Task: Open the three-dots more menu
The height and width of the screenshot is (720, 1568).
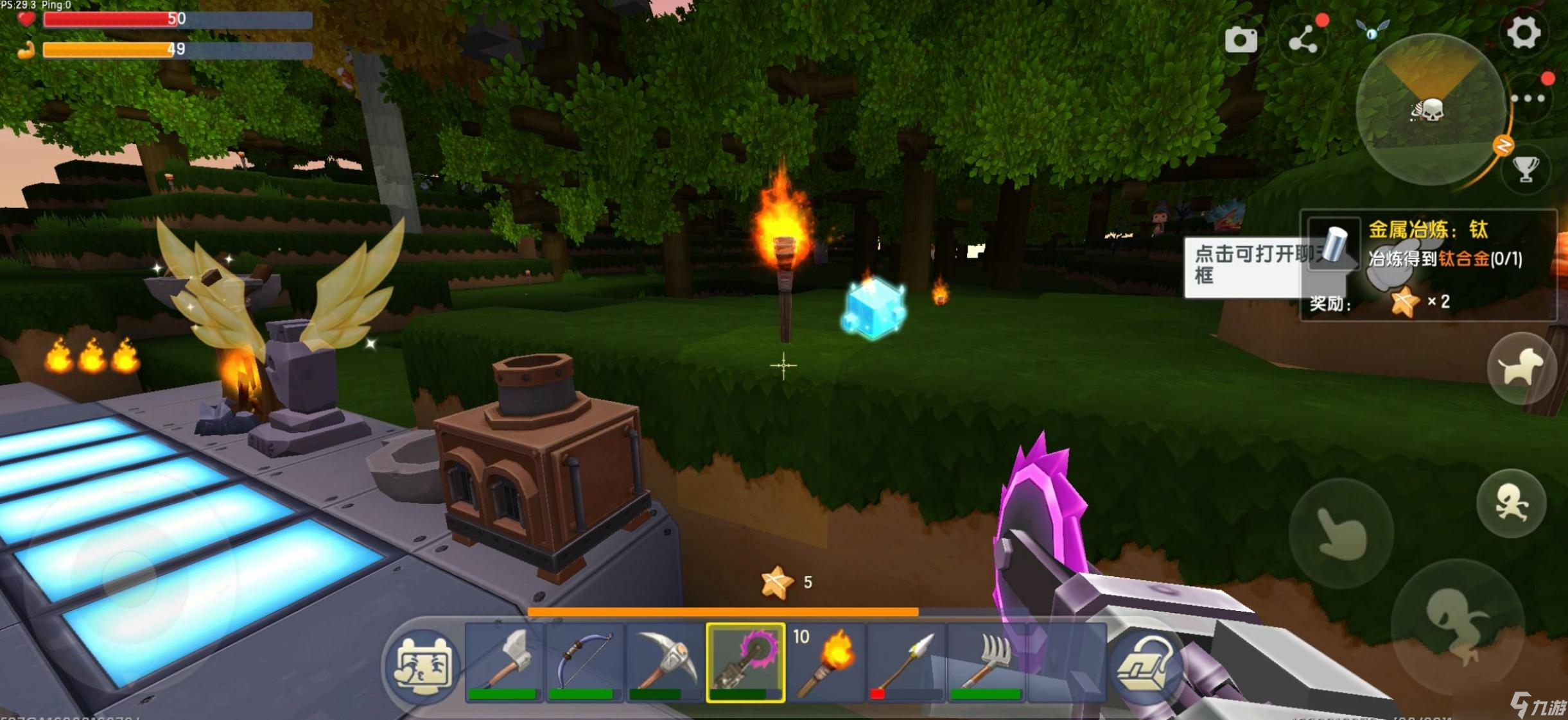Action: click(x=1528, y=99)
